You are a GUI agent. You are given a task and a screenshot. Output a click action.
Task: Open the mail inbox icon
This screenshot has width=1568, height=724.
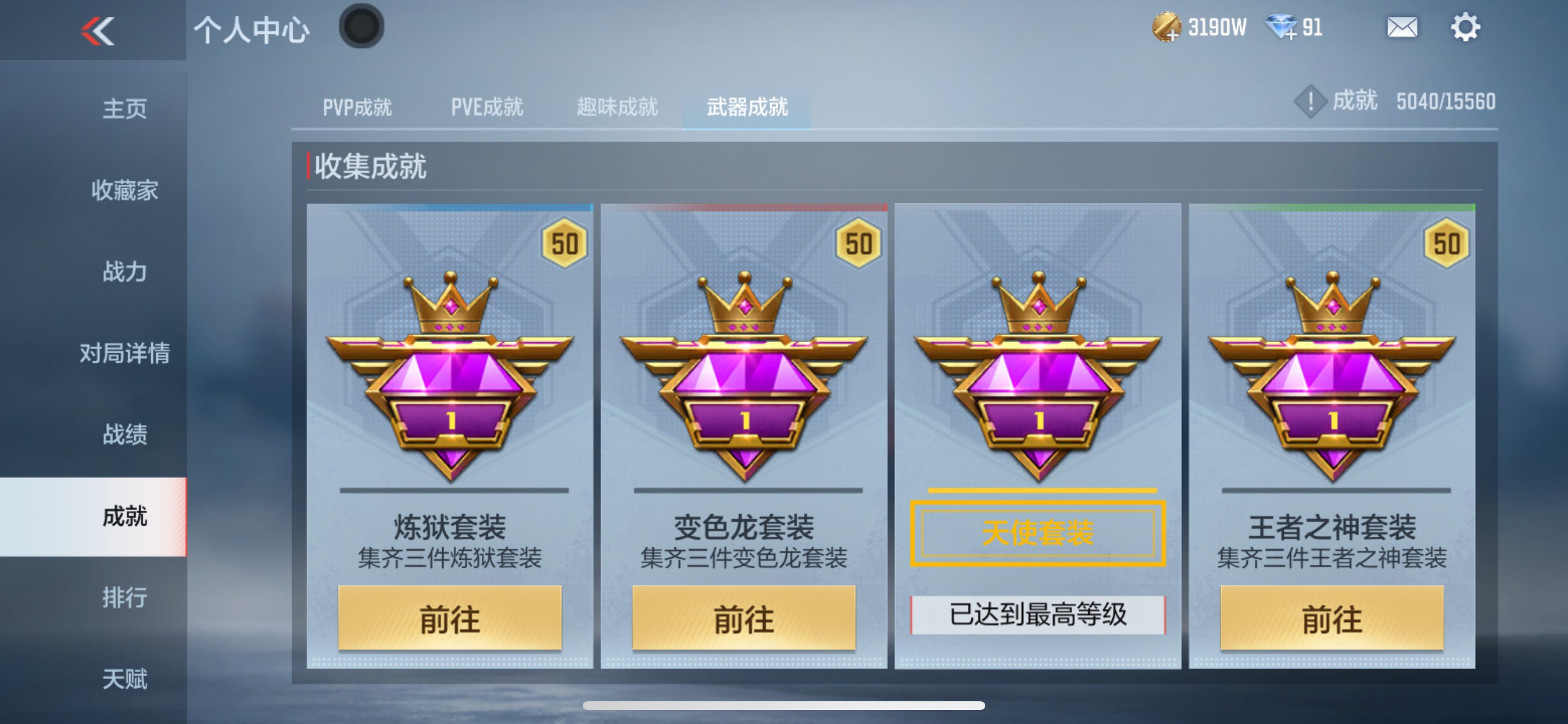tap(1402, 27)
